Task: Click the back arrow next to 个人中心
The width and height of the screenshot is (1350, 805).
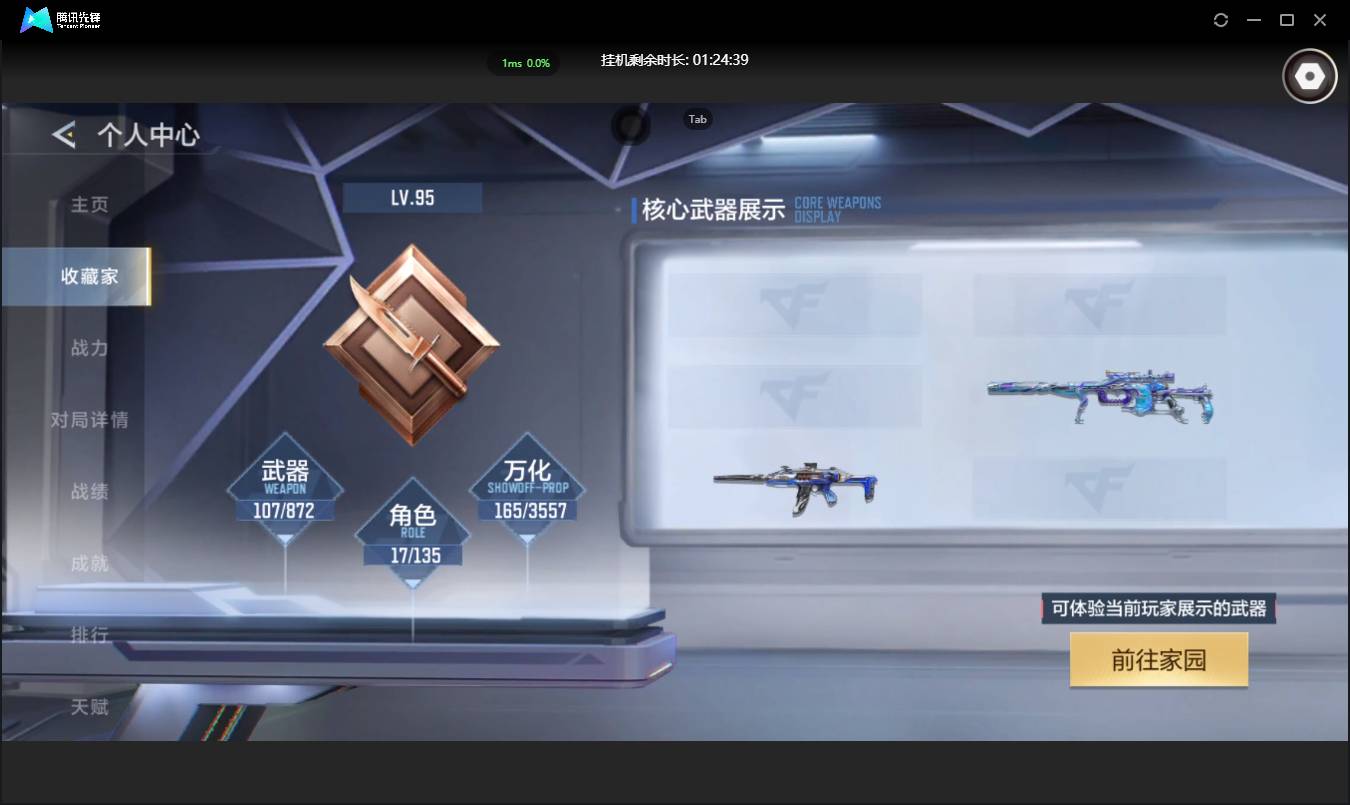Action: (x=62, y=133)
